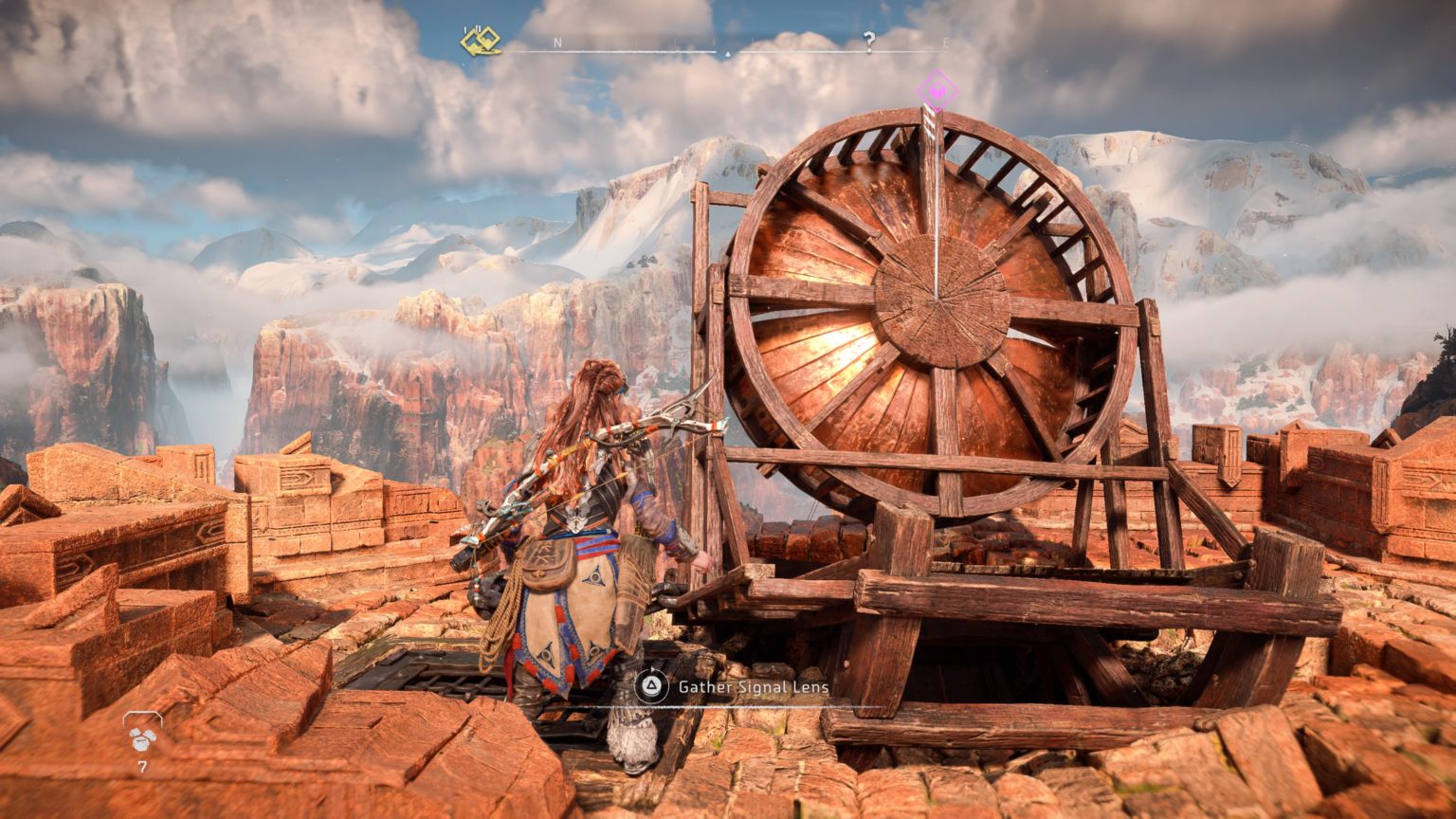Click the compass bar progress line
1456x819 pixels.
click(664, 50)
